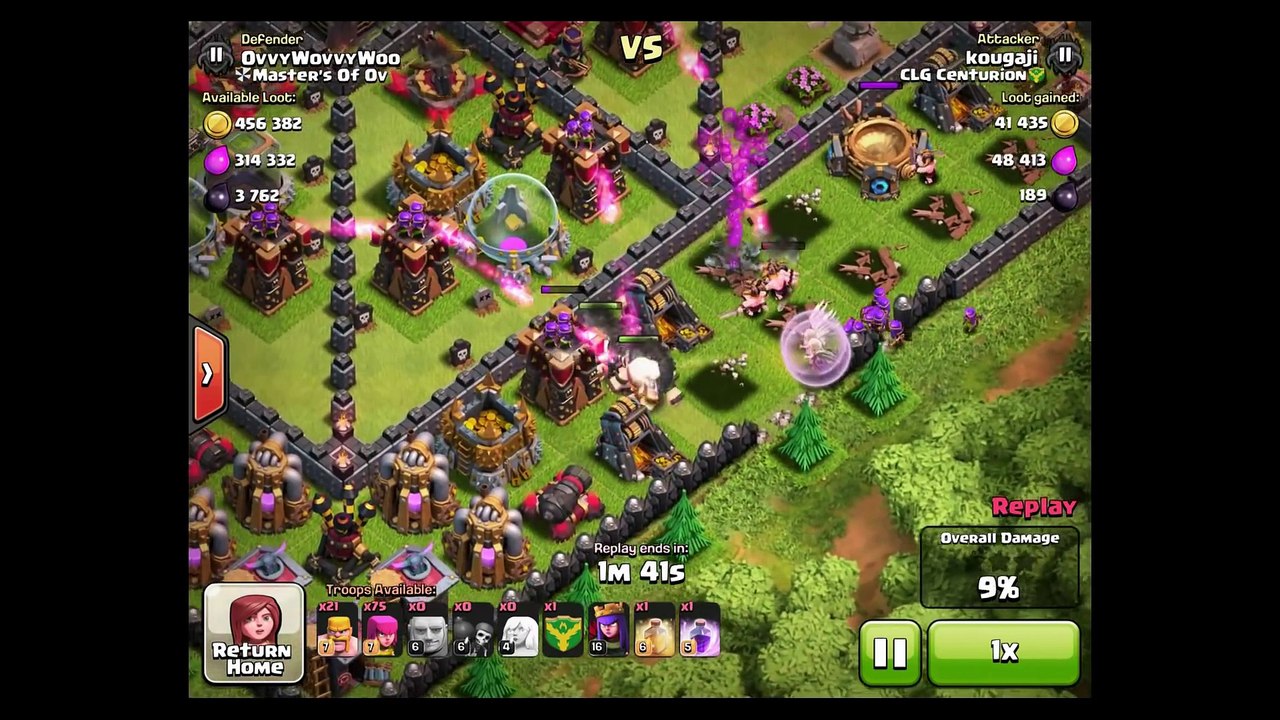The height and width of the screenshot is (720, 1280).
Task: Expand the orange arrow side tab
Action: pyautogui.click(x=207, y=374)
